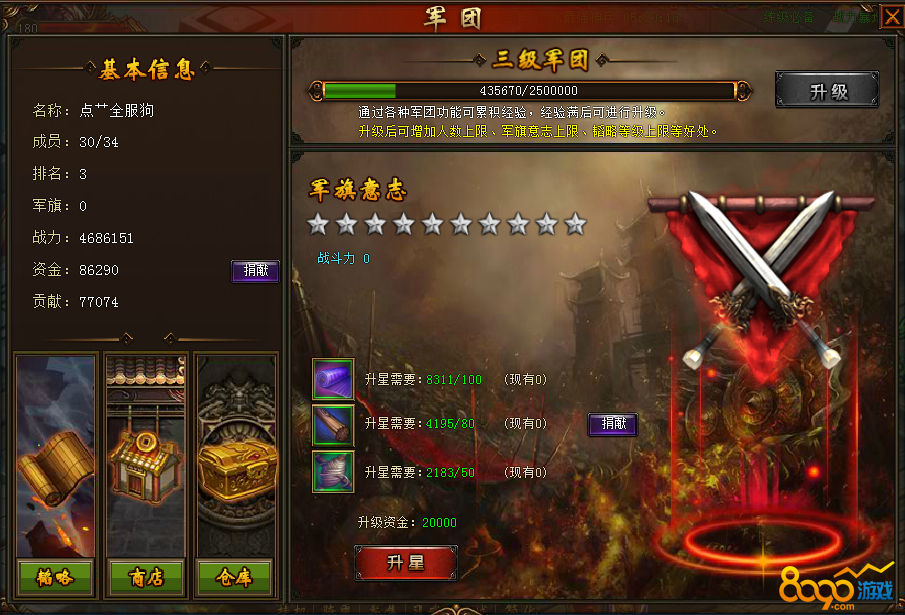905x615 pixels.
Task: Click the 升级 legion upgrade button
Action: [827, 91]
